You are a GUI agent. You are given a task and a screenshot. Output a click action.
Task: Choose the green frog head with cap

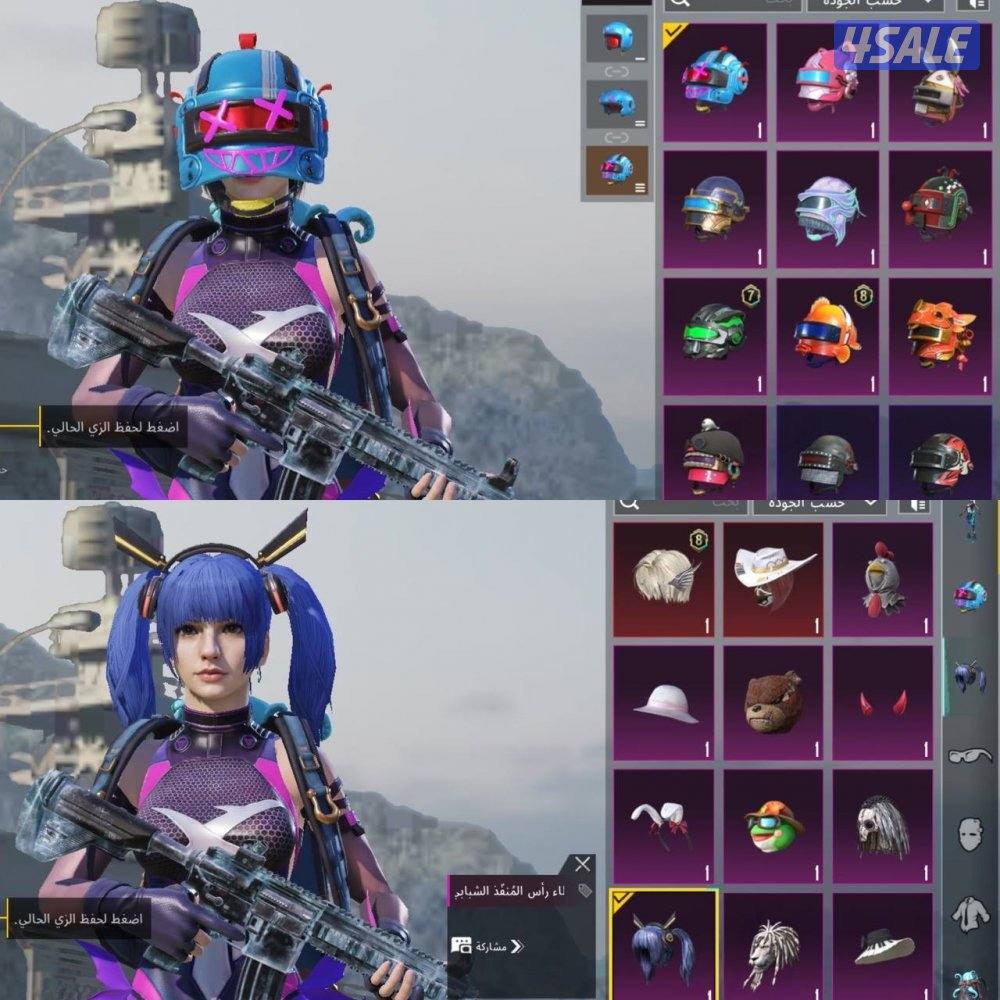773,826
